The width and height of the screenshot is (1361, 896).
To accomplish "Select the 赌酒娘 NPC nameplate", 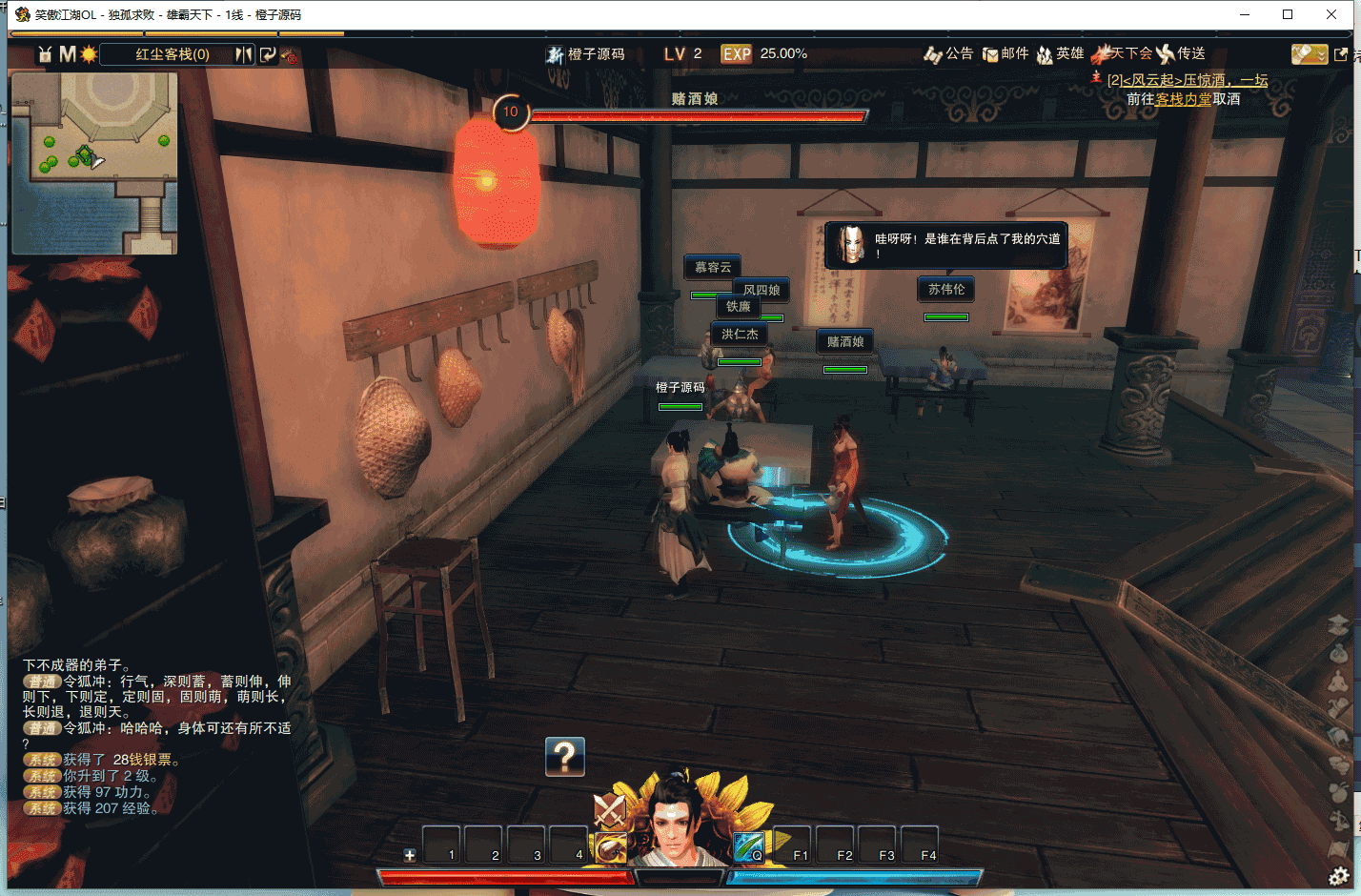I will pyautogui.click(x=844, y=341).
